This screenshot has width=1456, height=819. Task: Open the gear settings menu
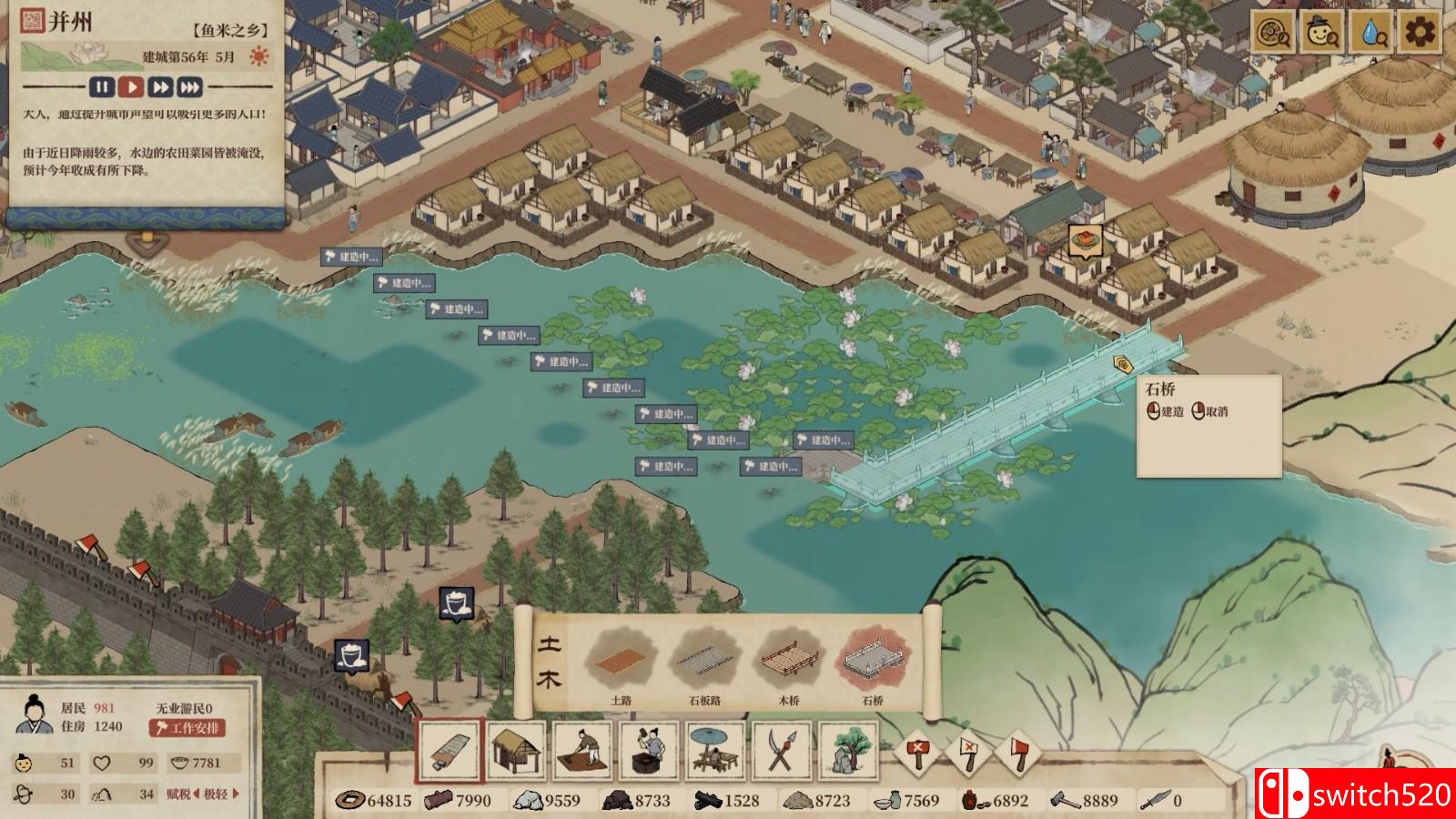pos(1418,35)
